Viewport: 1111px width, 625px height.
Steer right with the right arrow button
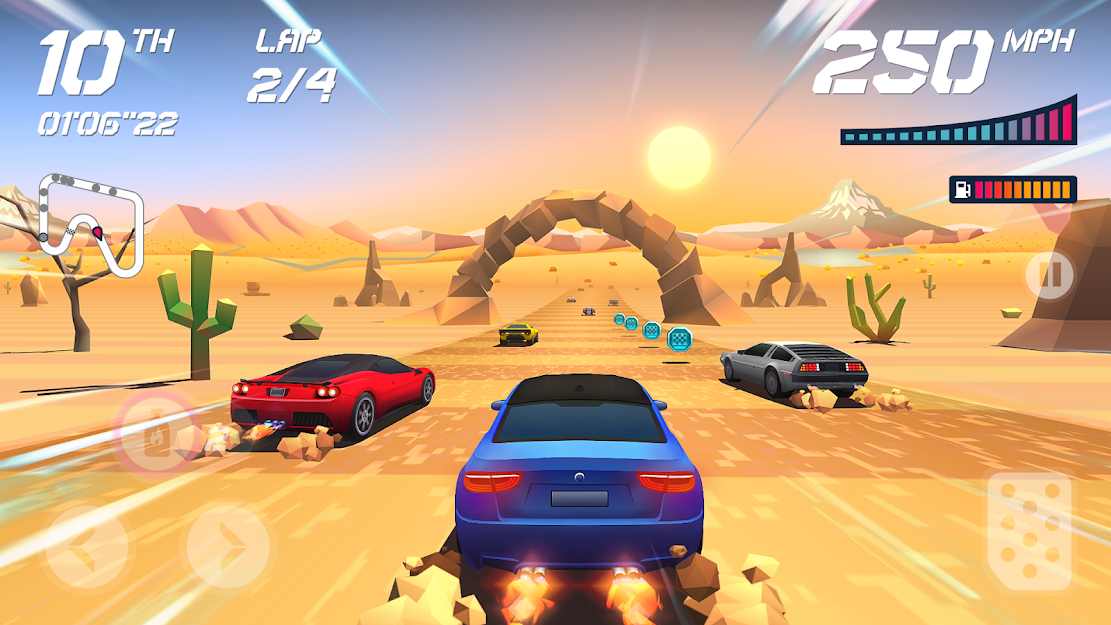[x=228, y=546]
